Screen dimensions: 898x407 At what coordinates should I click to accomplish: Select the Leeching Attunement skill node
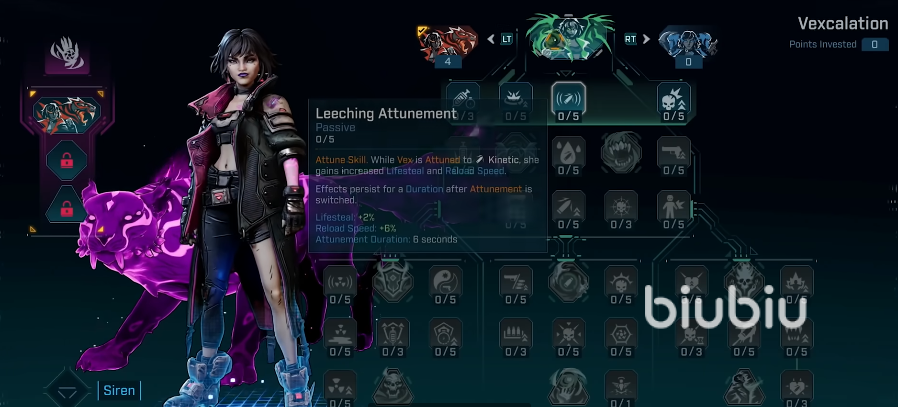(568, 98)
